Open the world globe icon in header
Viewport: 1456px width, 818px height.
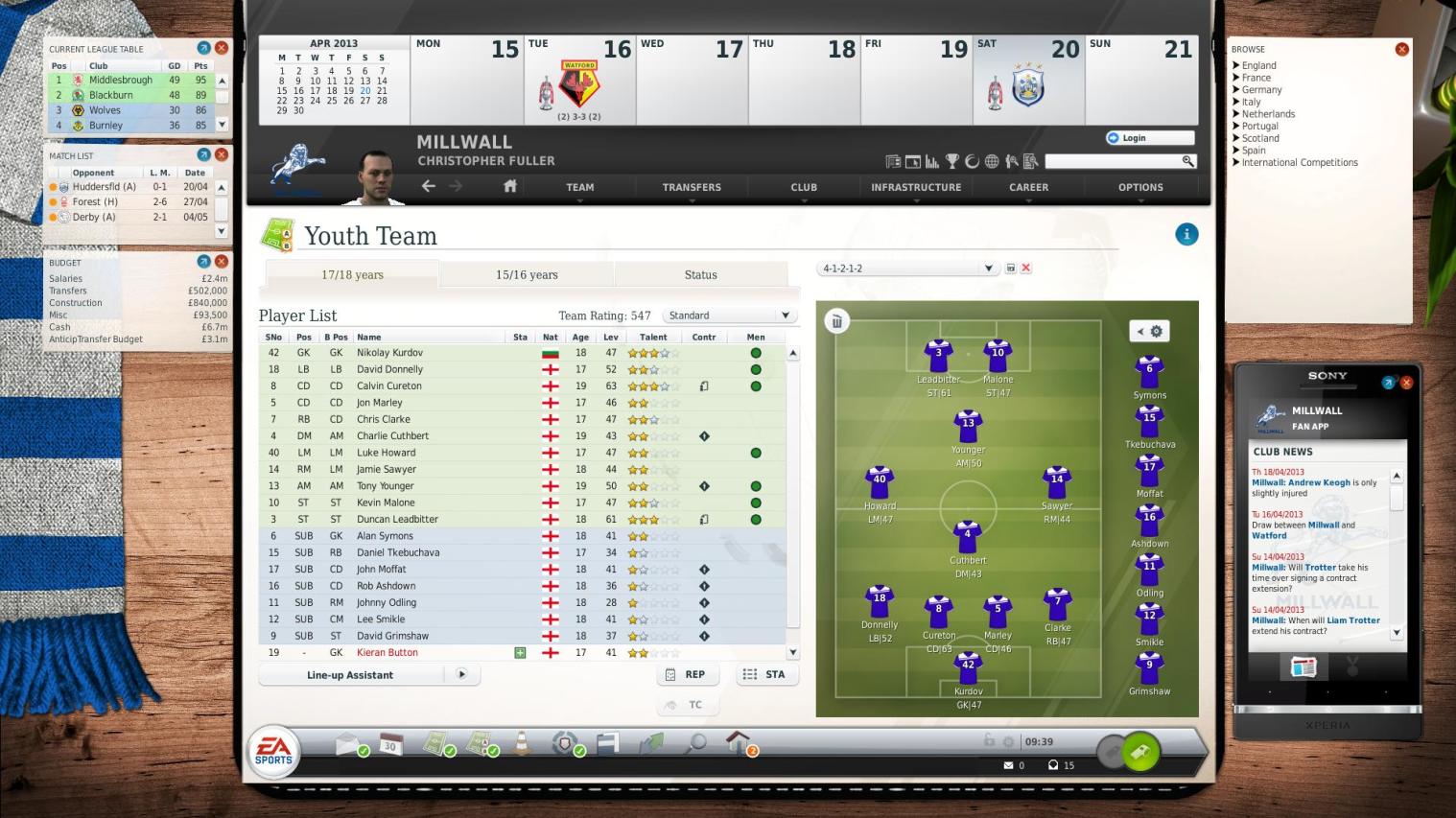click(x=993, y=161)
